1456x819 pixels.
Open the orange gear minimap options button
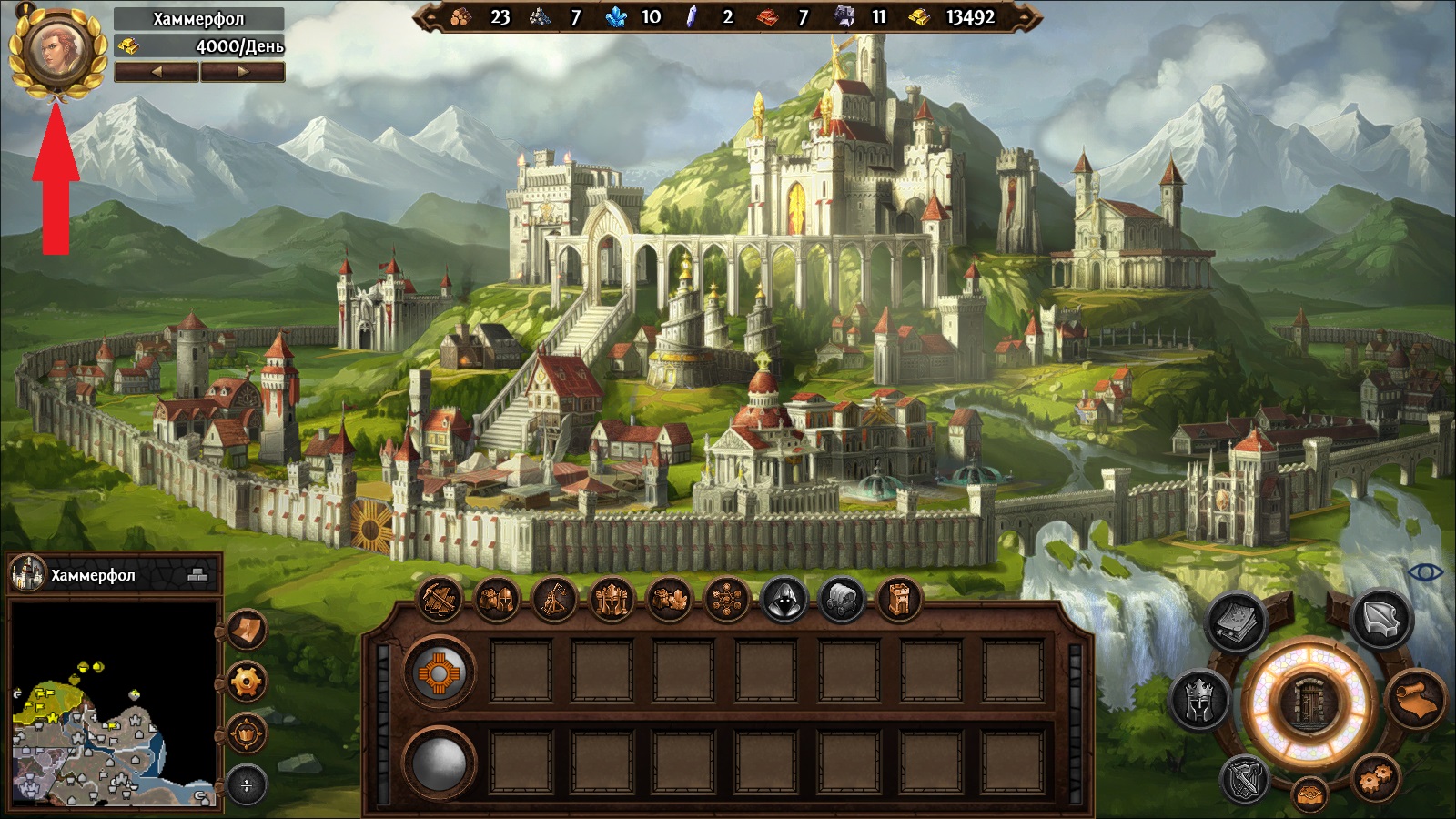(247, 681)
